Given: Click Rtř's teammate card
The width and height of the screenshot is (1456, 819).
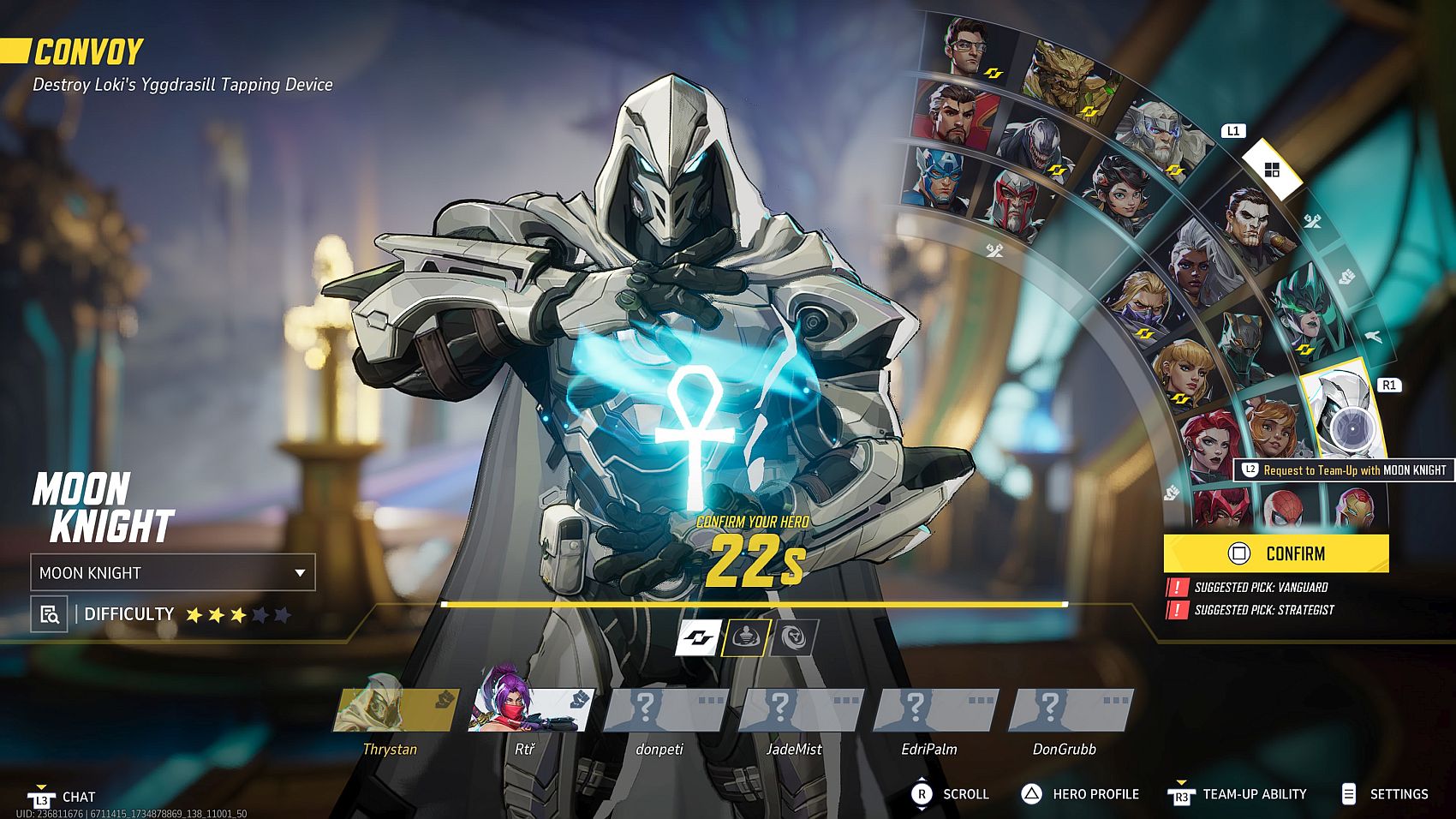Looking at the screenshot, I should 529,711.
